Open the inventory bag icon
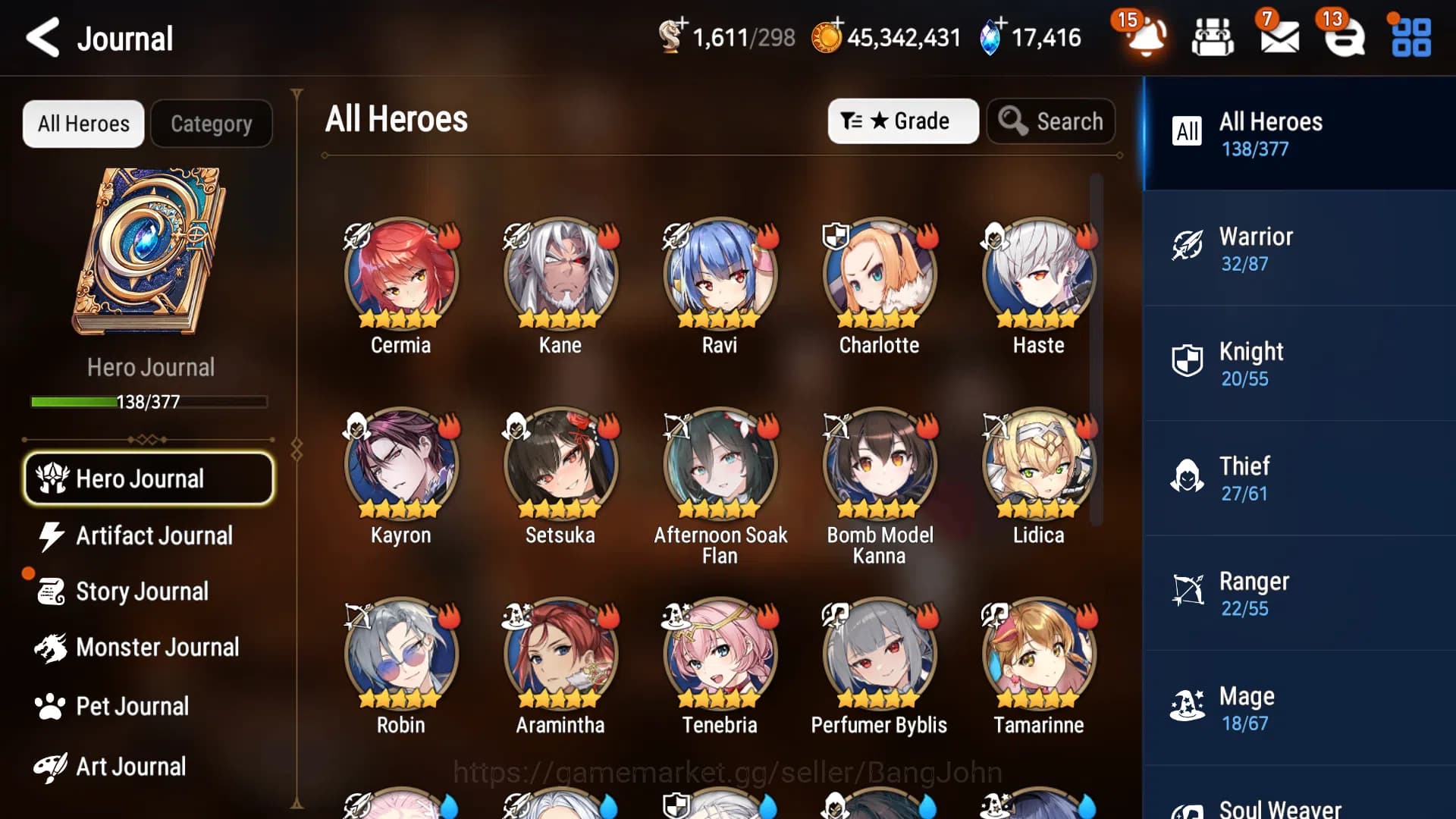Viewport: 1456px width, 819px height. [x=1212, y=36]
